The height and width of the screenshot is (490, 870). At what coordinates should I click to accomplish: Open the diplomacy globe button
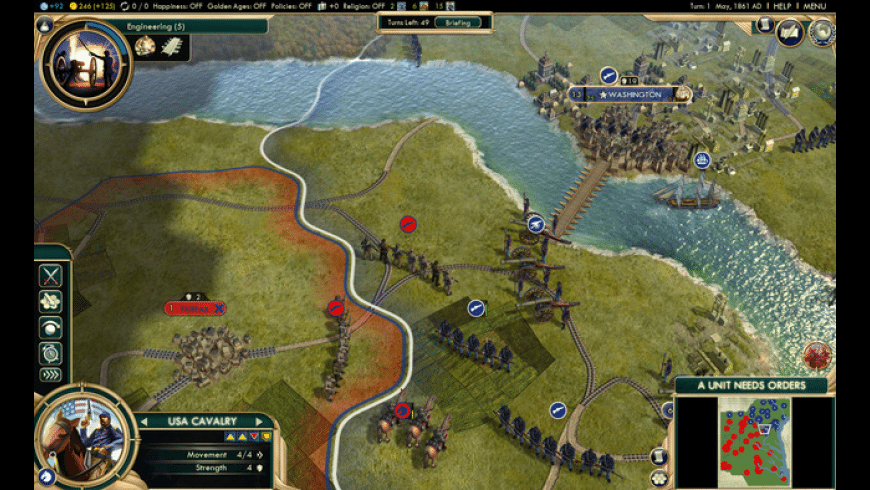(x=822, y=33)
